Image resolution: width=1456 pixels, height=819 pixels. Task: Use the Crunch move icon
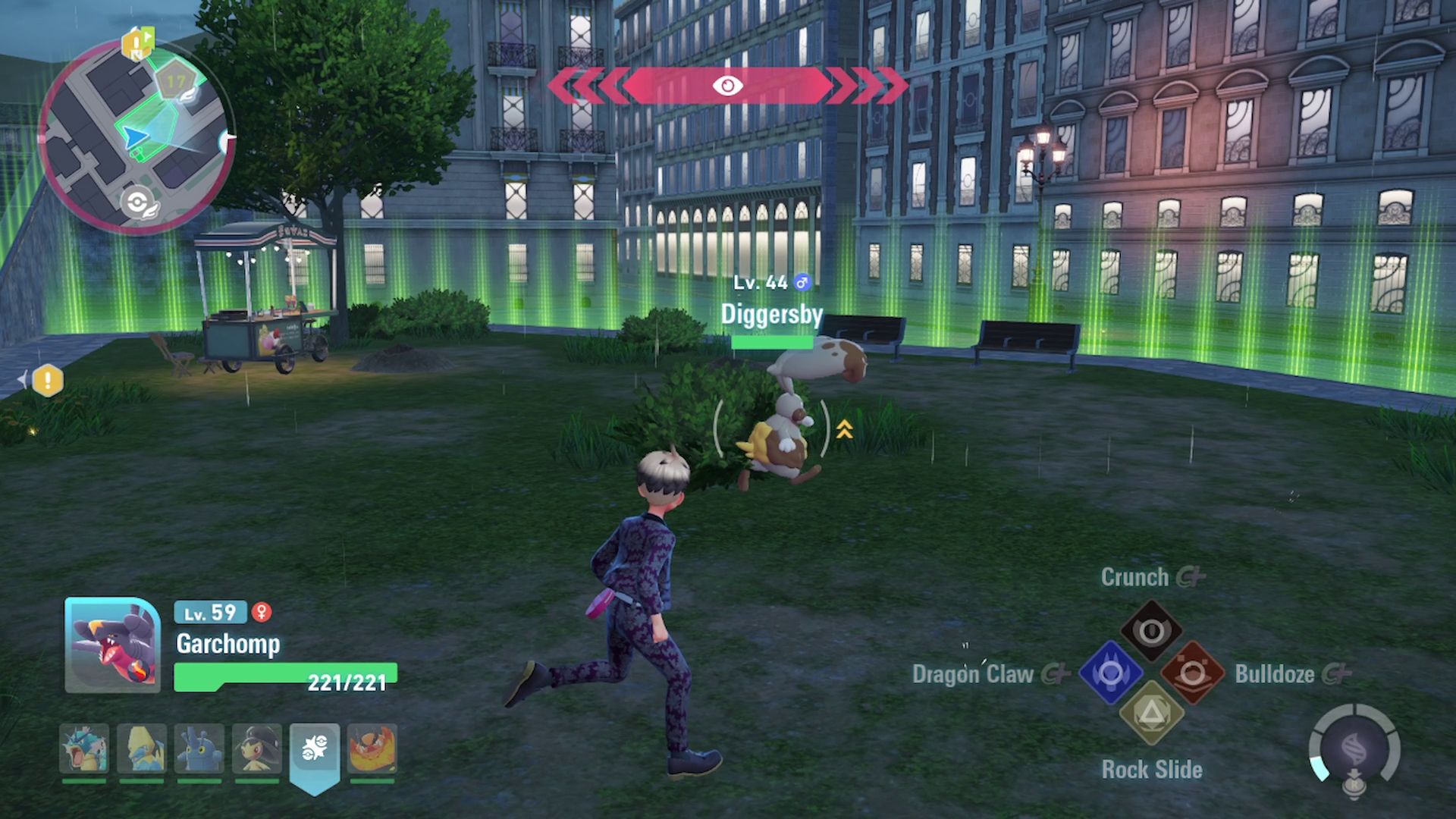pyautogui.click(x=1151, y=631)
